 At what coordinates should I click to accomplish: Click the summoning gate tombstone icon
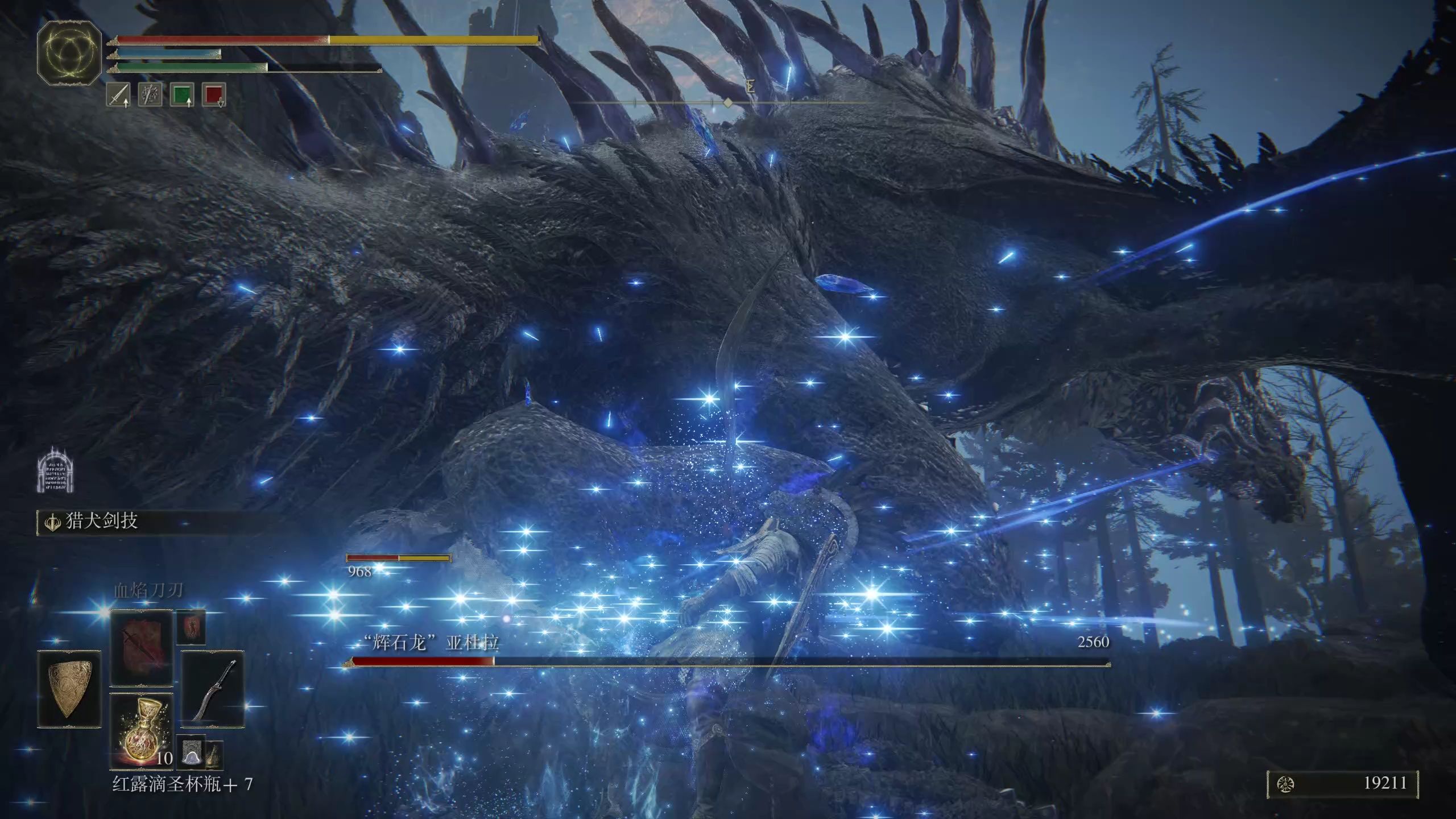click(x=56, y=470)
